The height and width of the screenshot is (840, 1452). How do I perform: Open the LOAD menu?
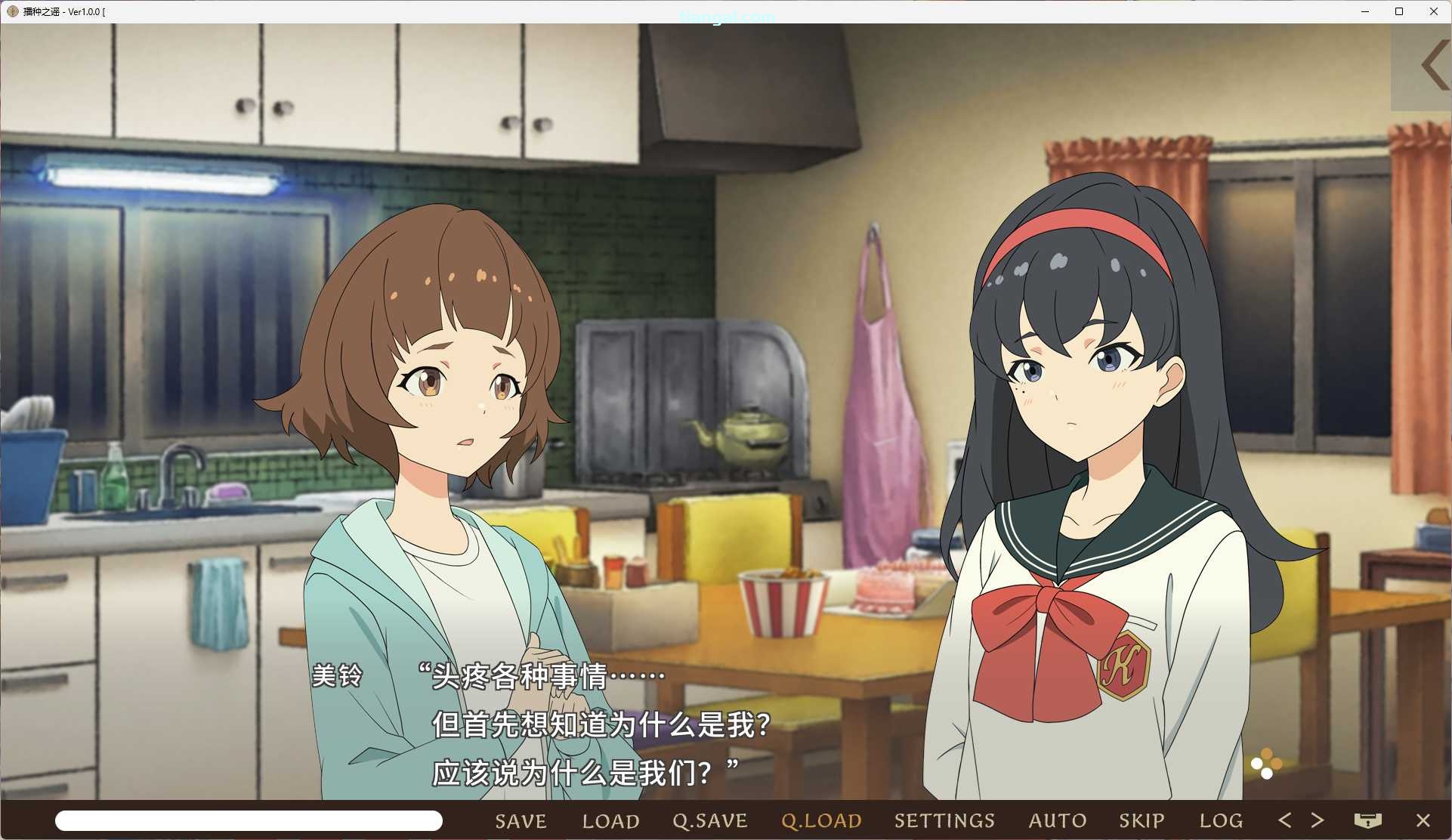point(610,821)
